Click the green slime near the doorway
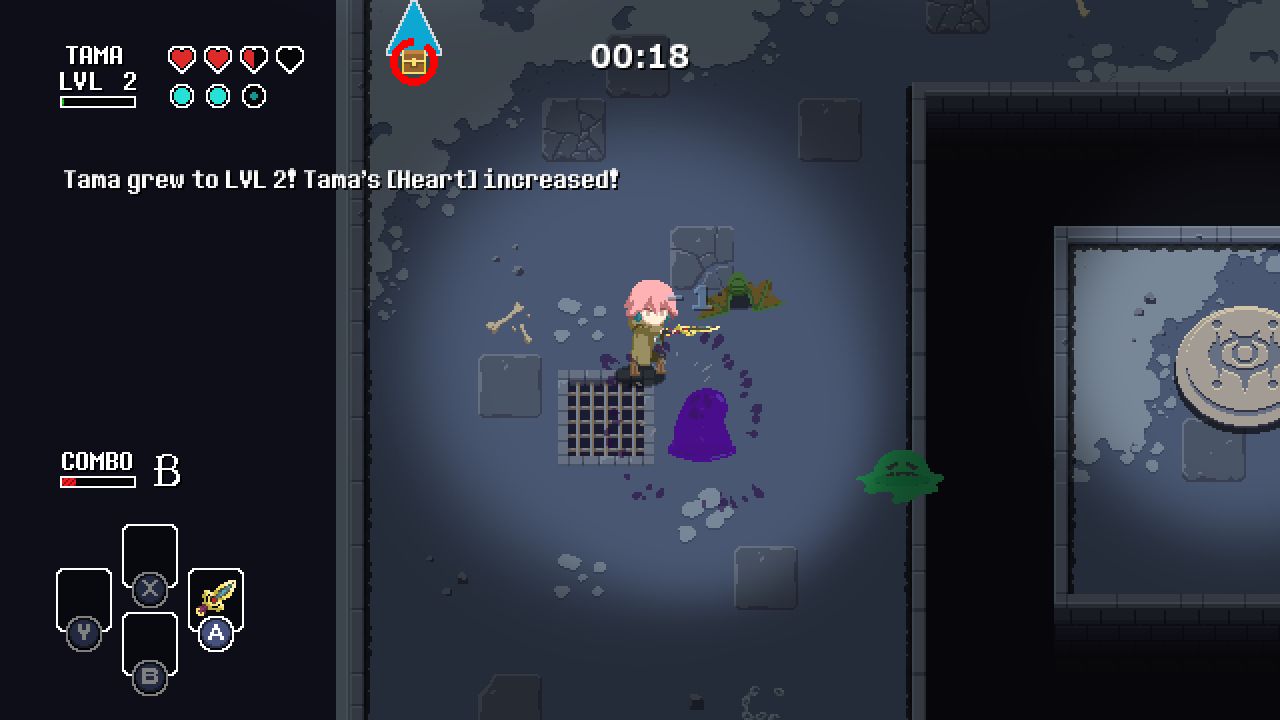The height and width of the screenshot is (720, 1280). tap(900, 475)
